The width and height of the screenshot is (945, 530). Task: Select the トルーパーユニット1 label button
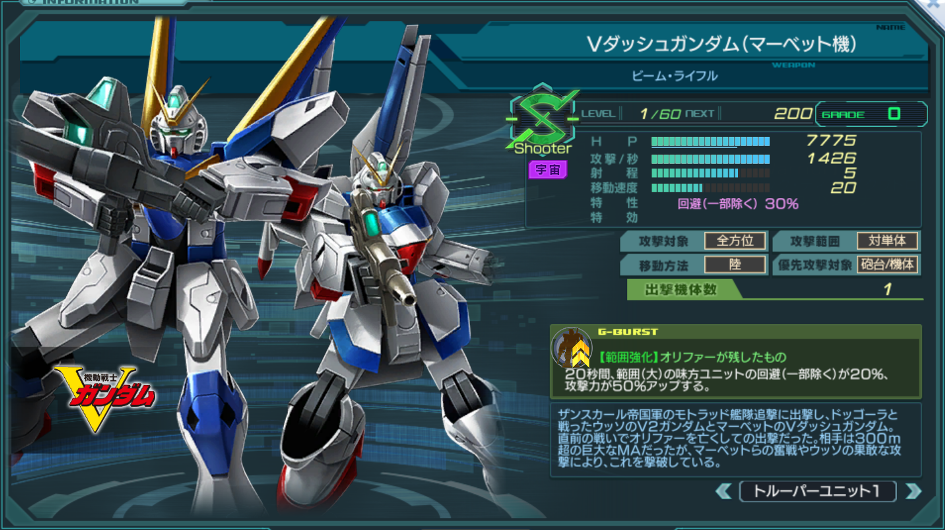click(817, 491)
